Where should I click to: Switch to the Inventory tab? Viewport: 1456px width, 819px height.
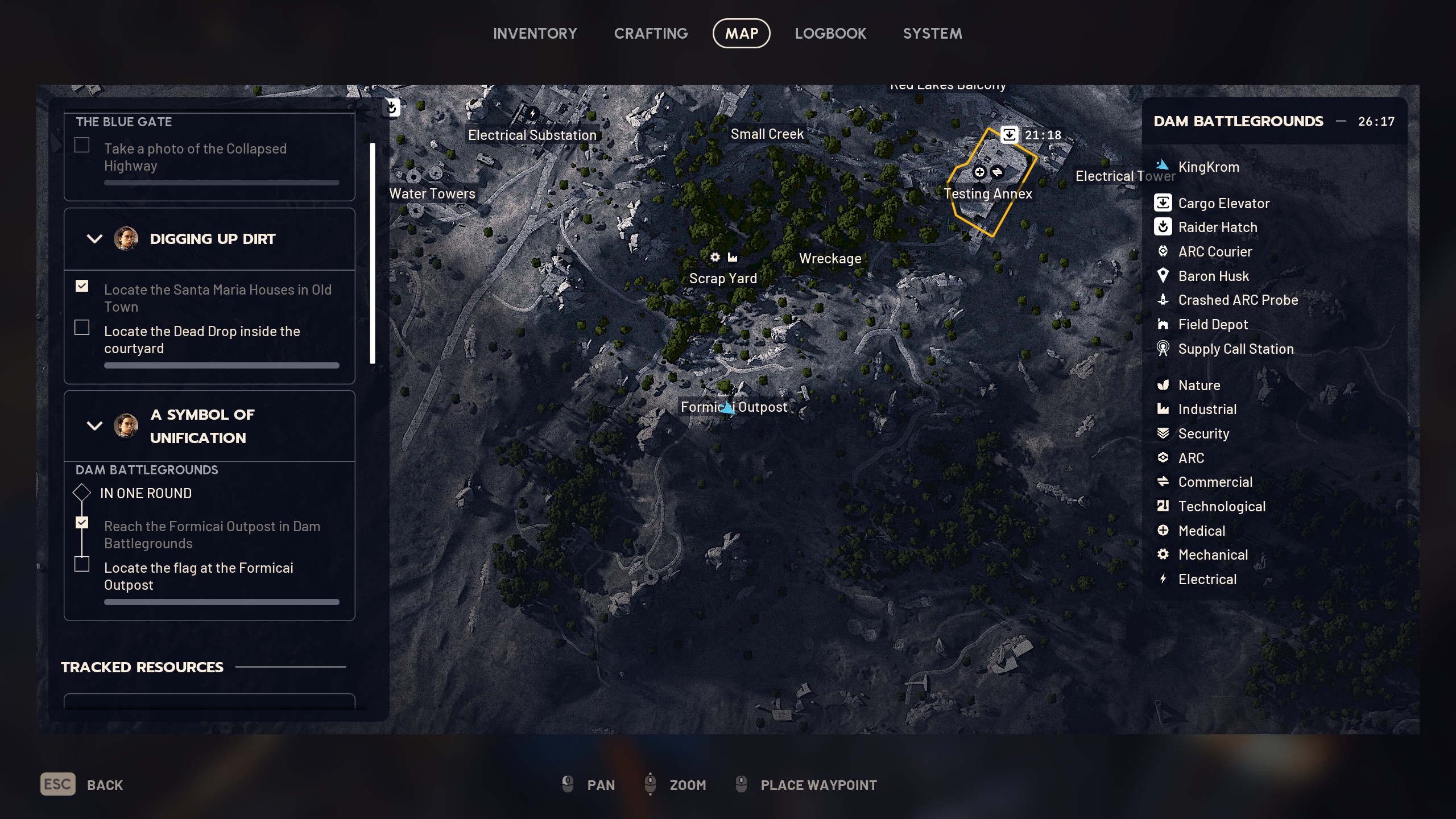tap(535, 34)
